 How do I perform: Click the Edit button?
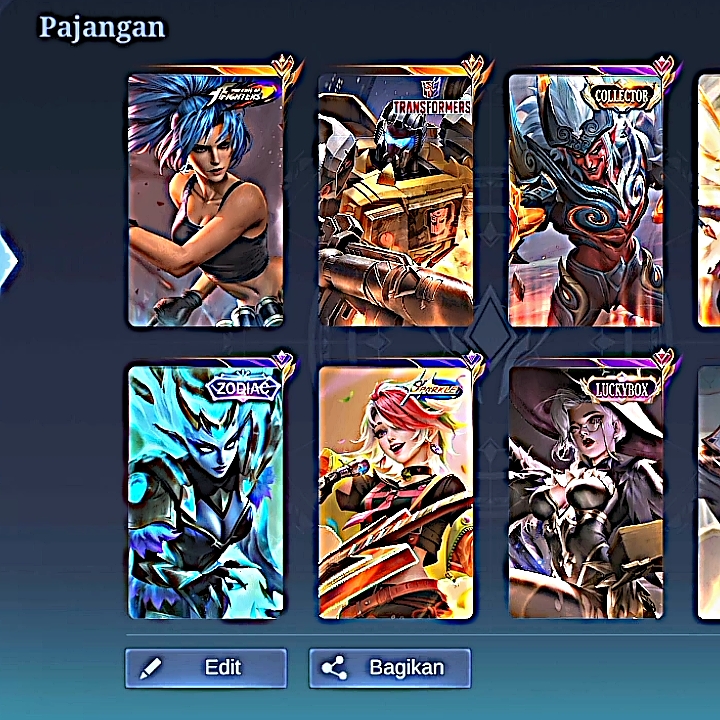pyautogui.click(x=205, y=668)
